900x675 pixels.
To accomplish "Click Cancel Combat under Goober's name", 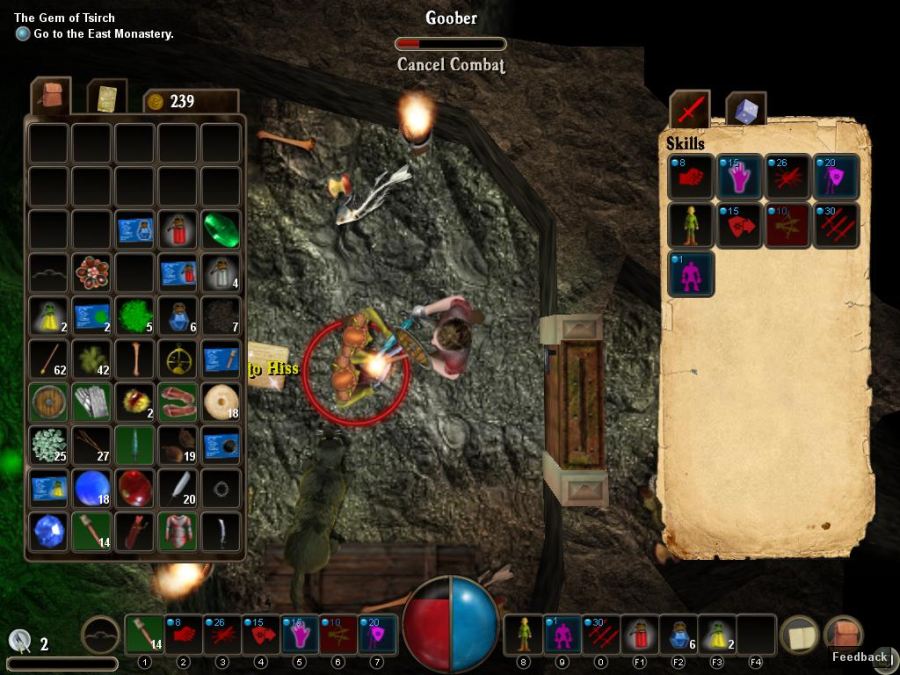I will 450,65.
